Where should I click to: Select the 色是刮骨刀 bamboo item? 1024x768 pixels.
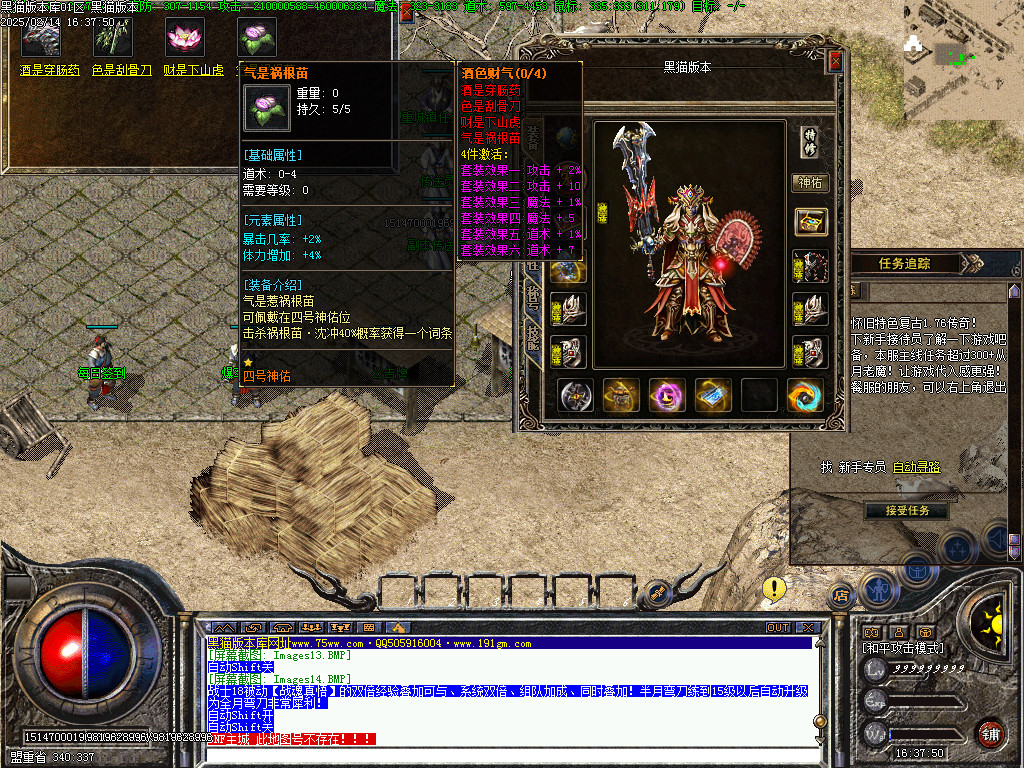pos(113,37)
